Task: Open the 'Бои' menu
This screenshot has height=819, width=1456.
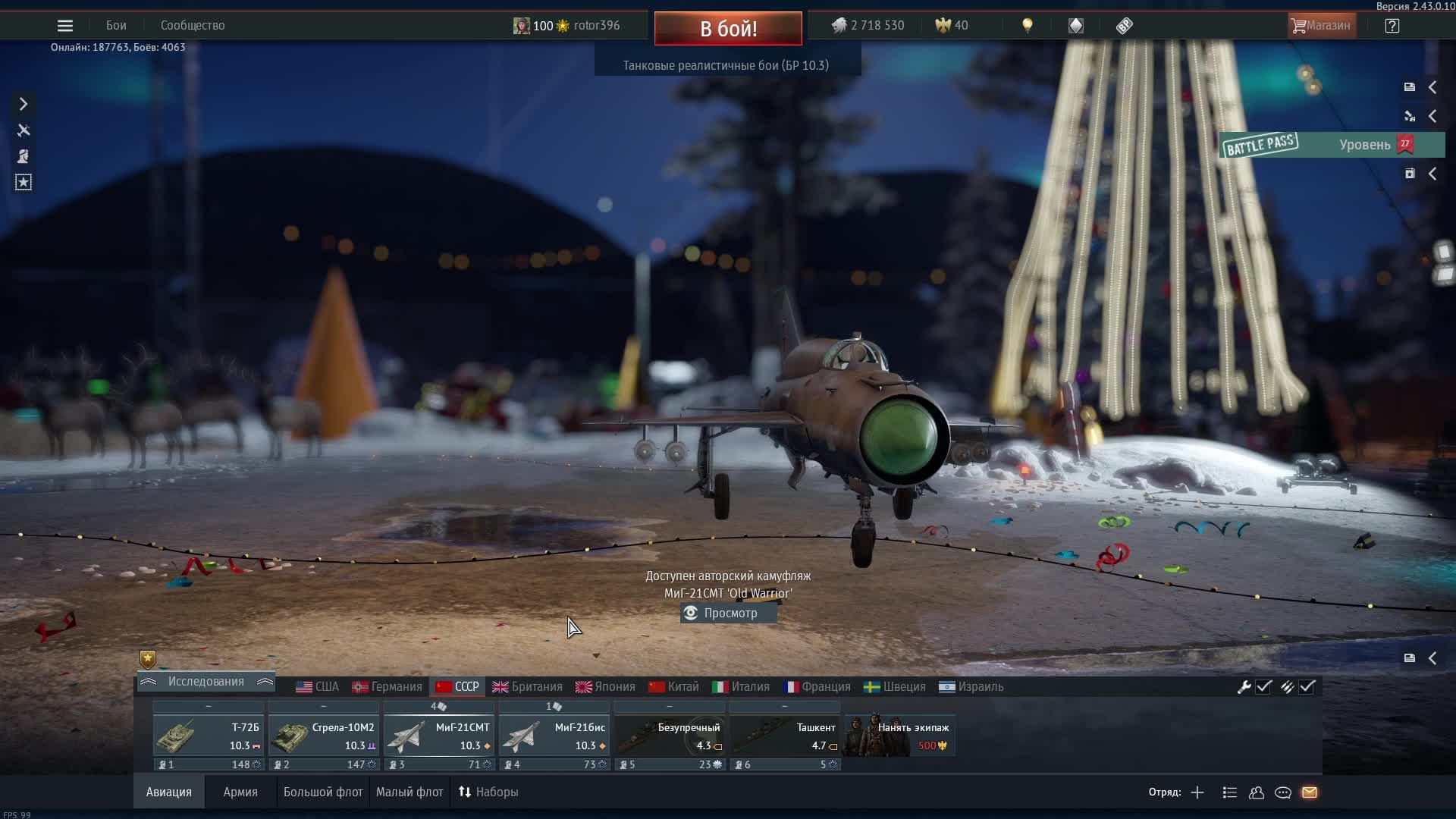Action: point(116,26)
